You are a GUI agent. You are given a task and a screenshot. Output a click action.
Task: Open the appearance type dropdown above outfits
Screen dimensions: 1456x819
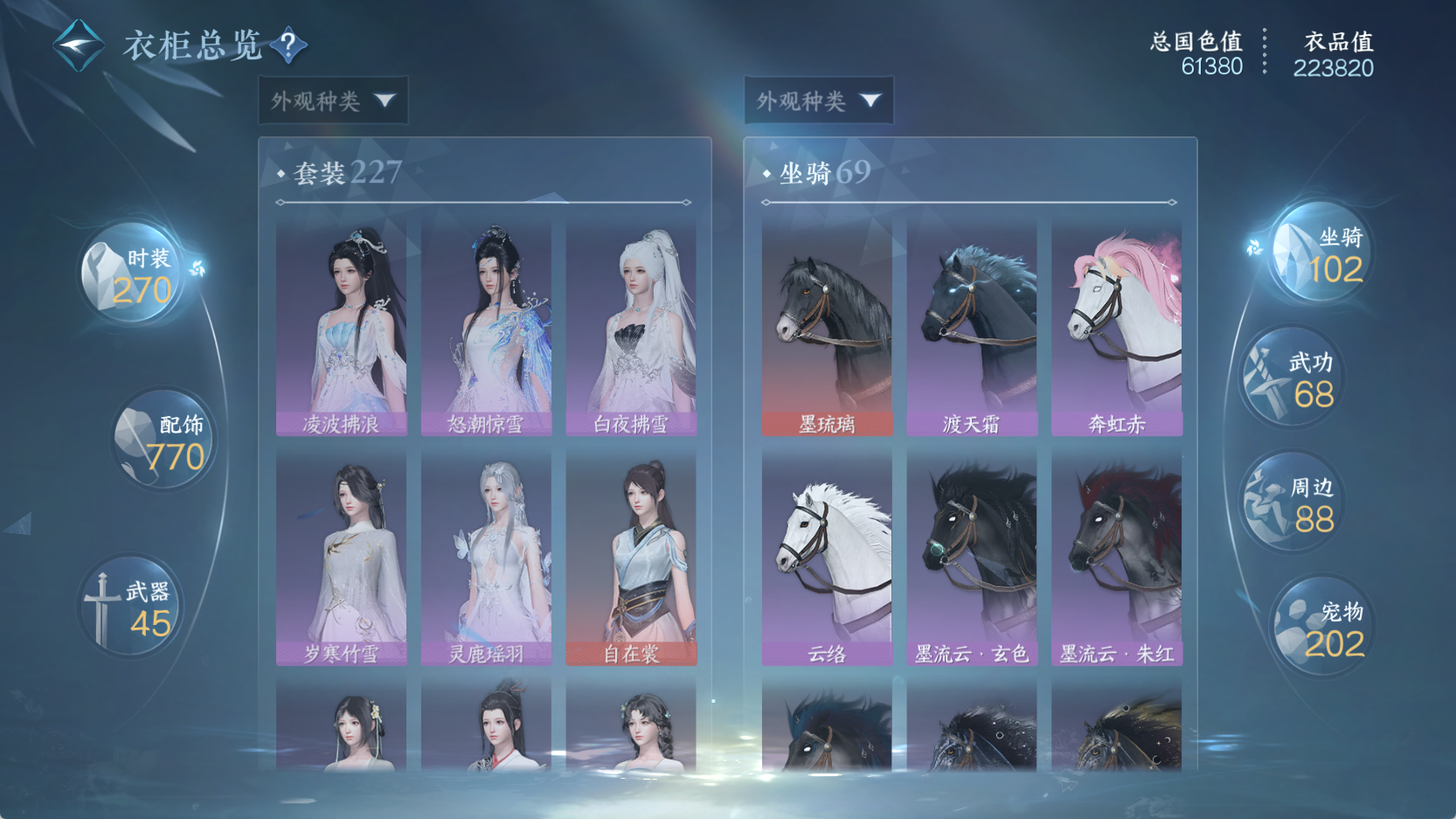(x=333, y=101)
